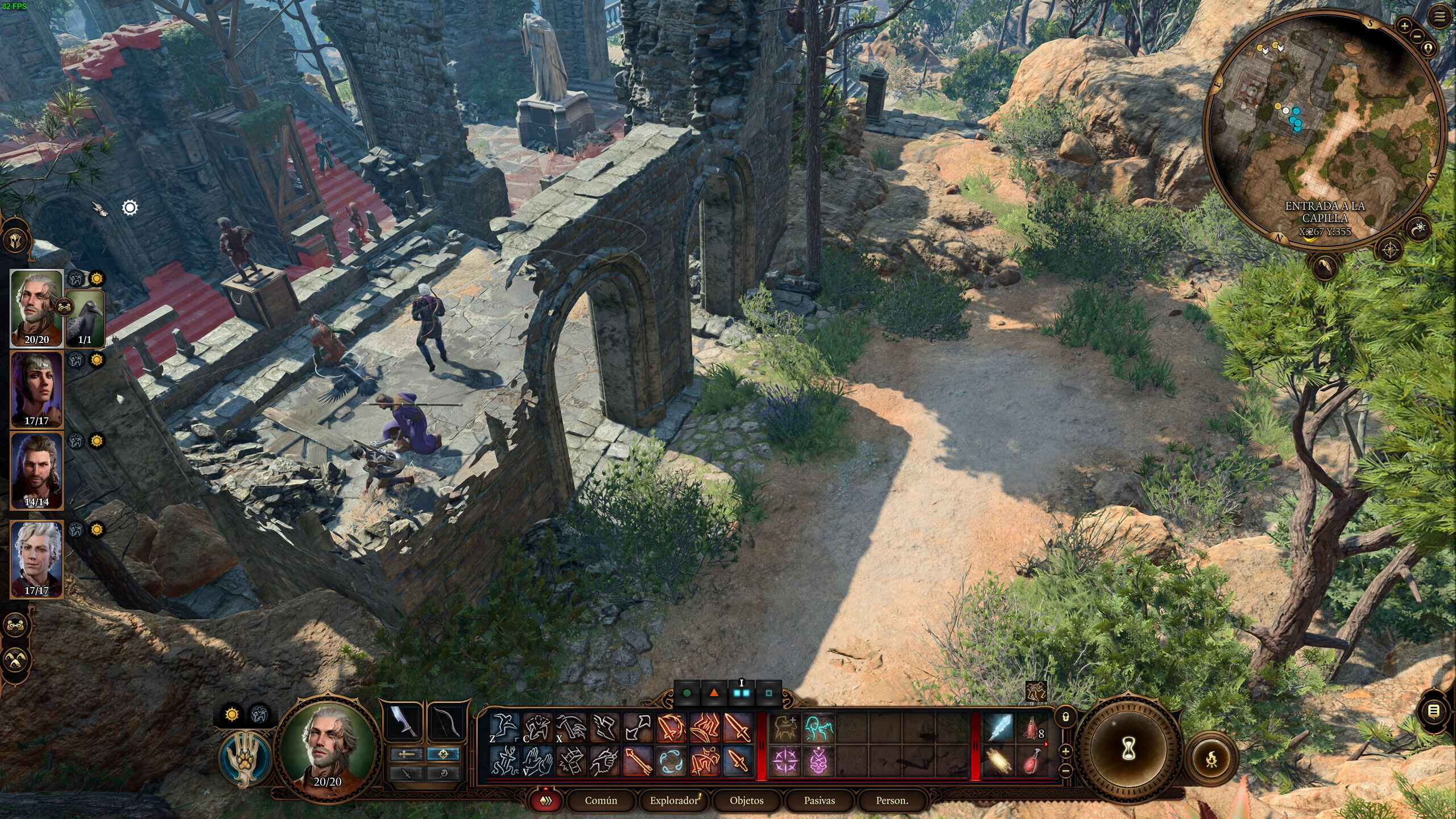Open the hourglass end-turn button
The width and height of the screenshot is (1456, 819).
pos(1130,751)
